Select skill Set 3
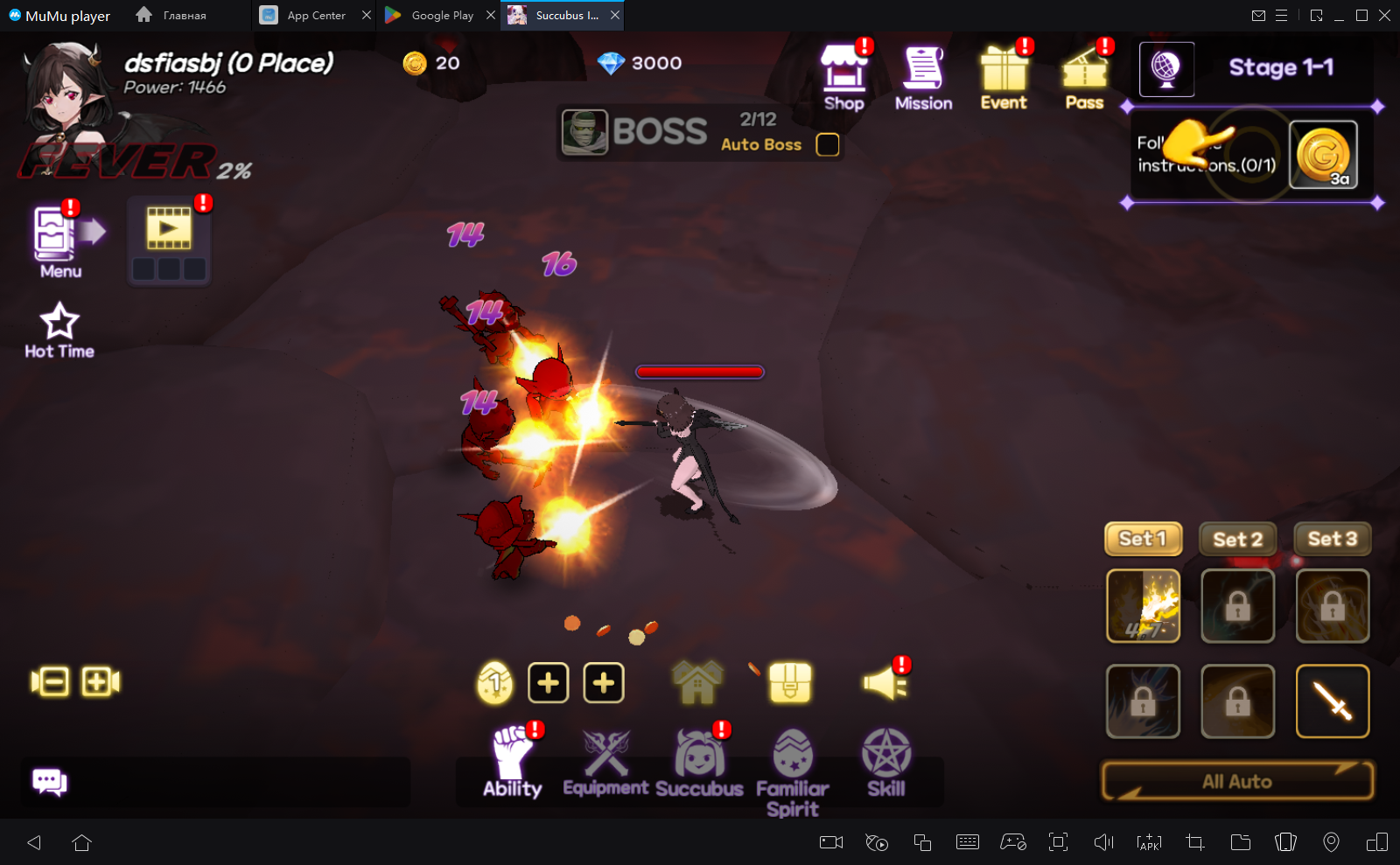Screen dimensions: 1400x865 (1332, 539)
